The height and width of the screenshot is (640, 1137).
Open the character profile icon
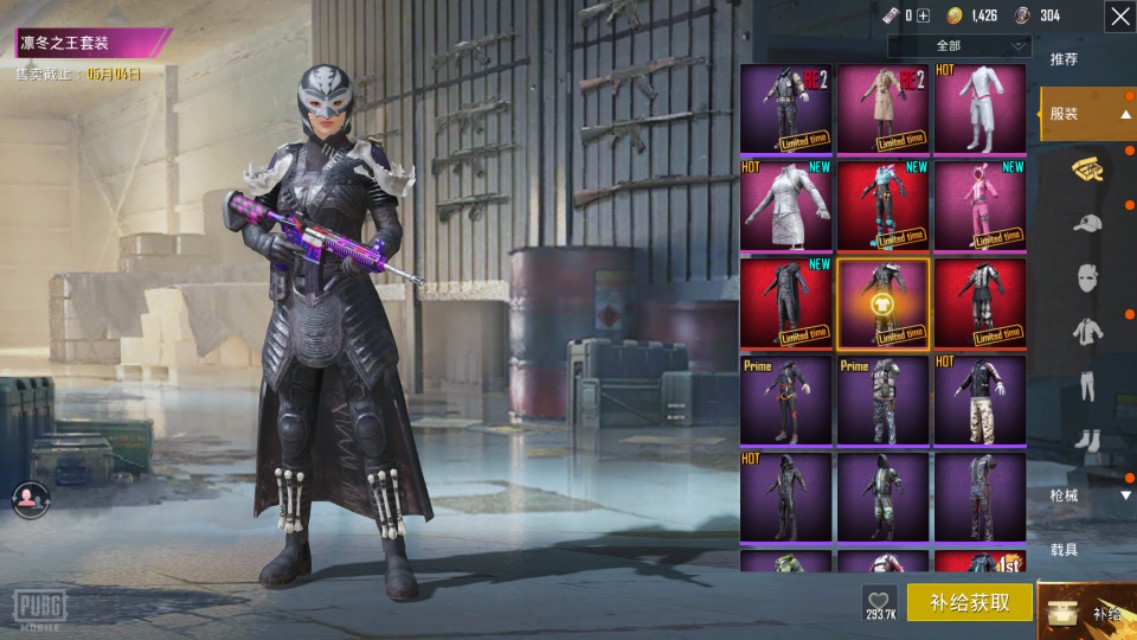tap(31, 497)
